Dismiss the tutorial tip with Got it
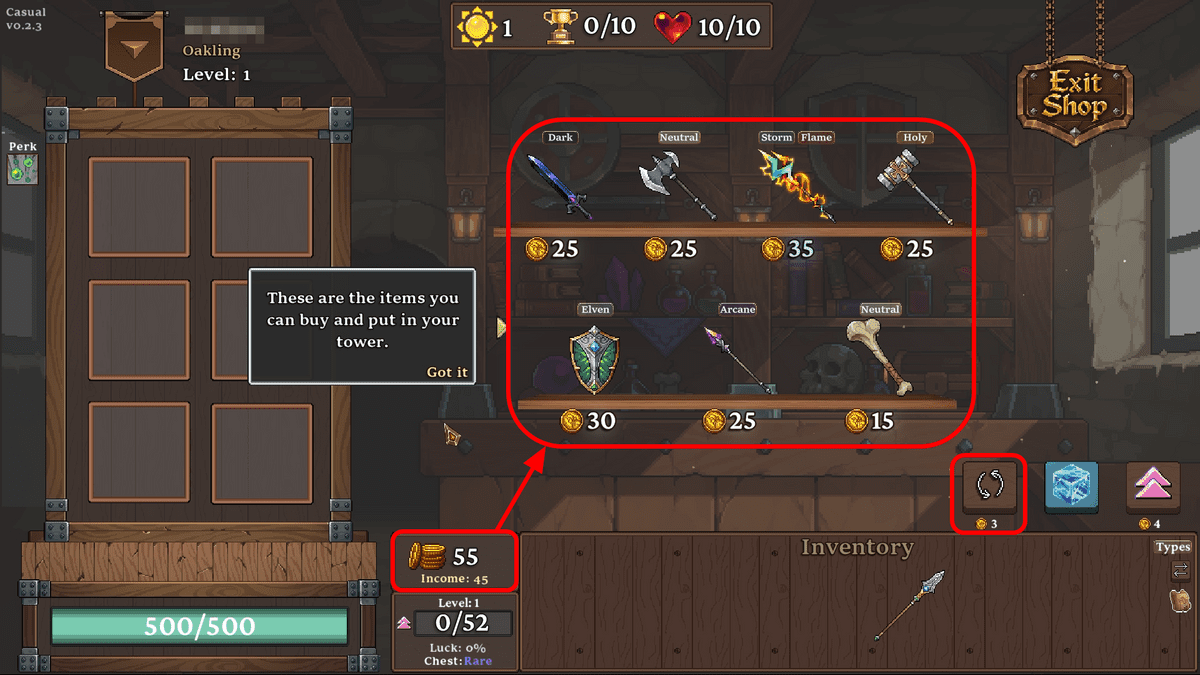The width and height of the screenshot is (1200, 675). tap(447, 372)
